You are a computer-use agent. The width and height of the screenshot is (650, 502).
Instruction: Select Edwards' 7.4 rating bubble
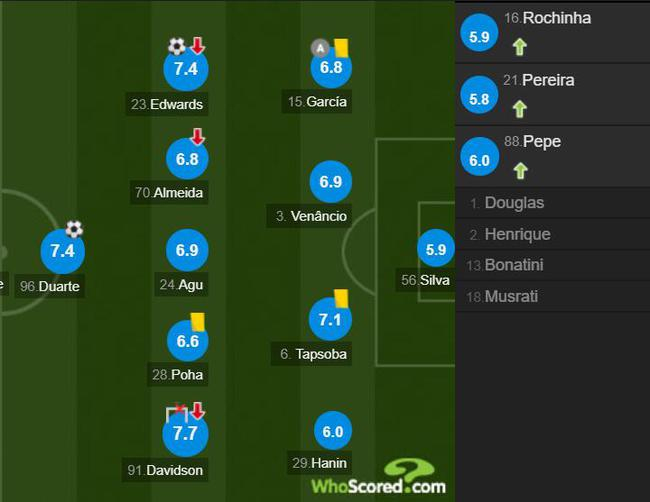click(186, 69)
